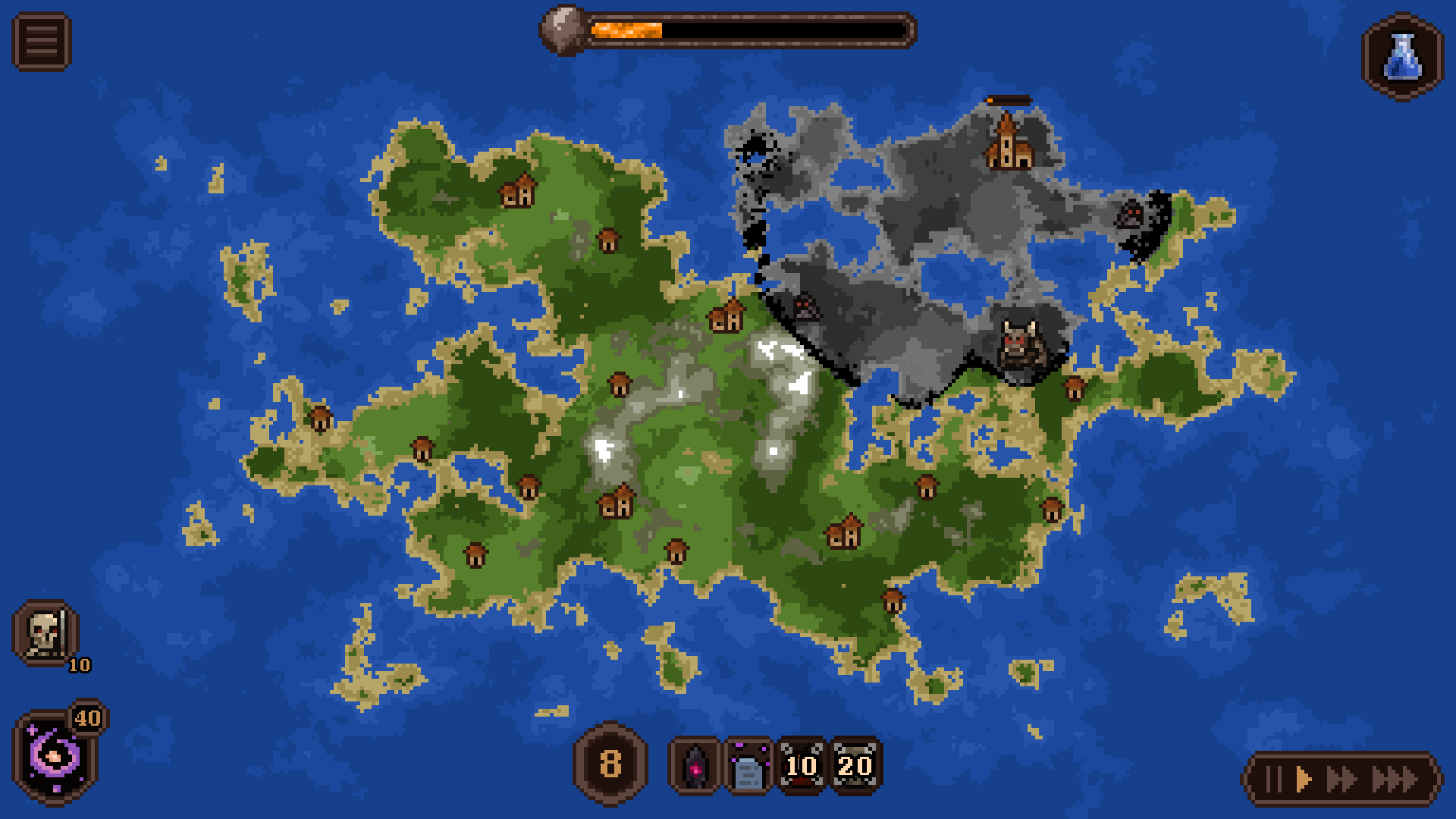The image size is (1456, 819).
Task: Pause the game
Action: tap(1275, 780)
